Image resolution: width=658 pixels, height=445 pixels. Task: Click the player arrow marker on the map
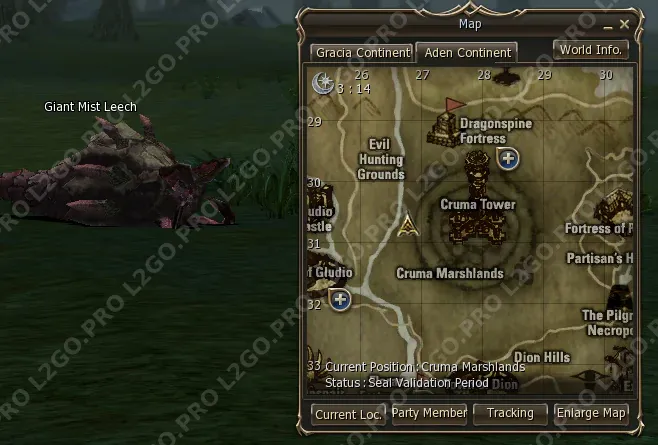(406, 227)
